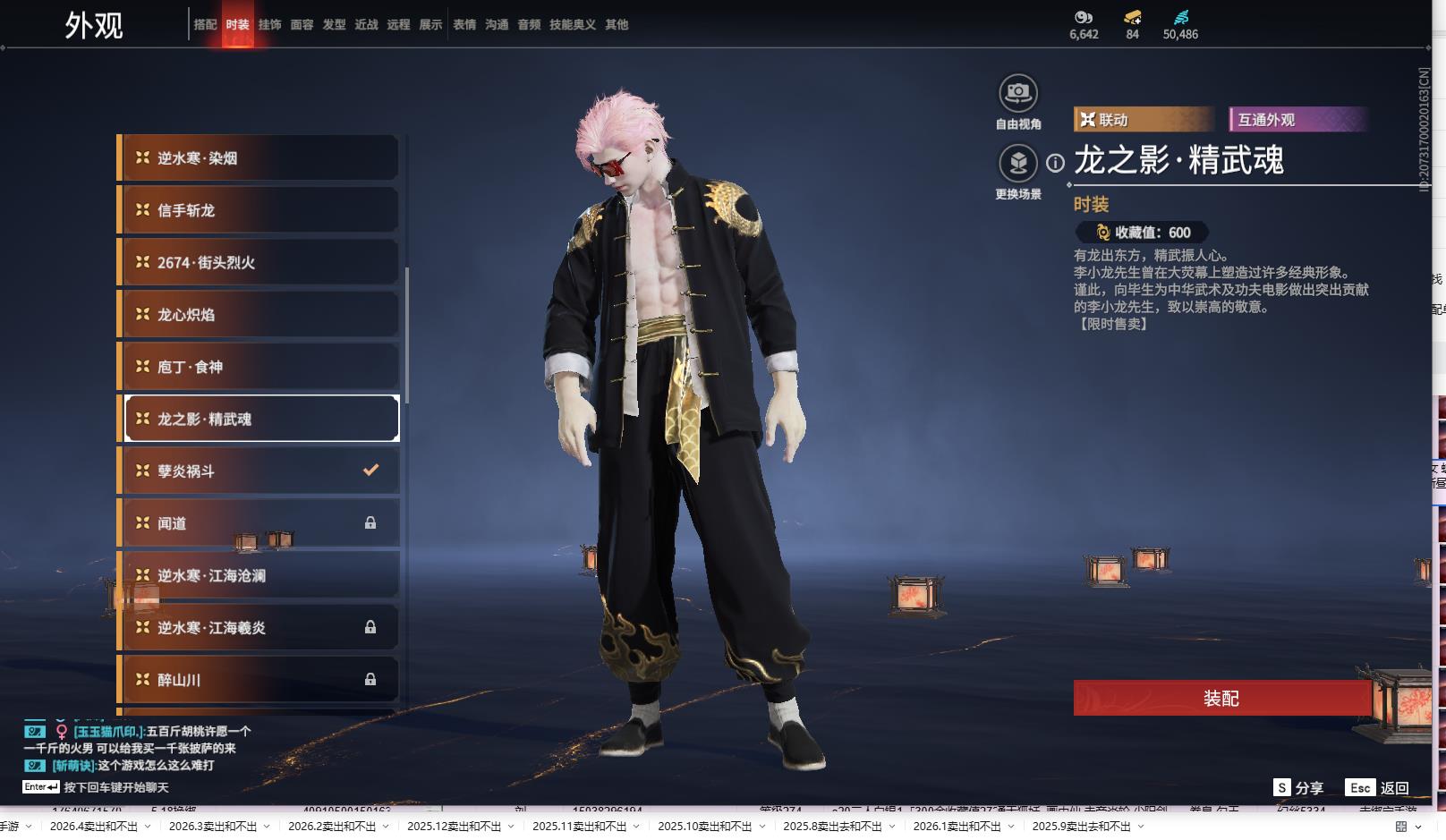Equip outfit with the red 装配 button
Image resolution: width=1446 pixels, height=840 pixels.
1221,698
